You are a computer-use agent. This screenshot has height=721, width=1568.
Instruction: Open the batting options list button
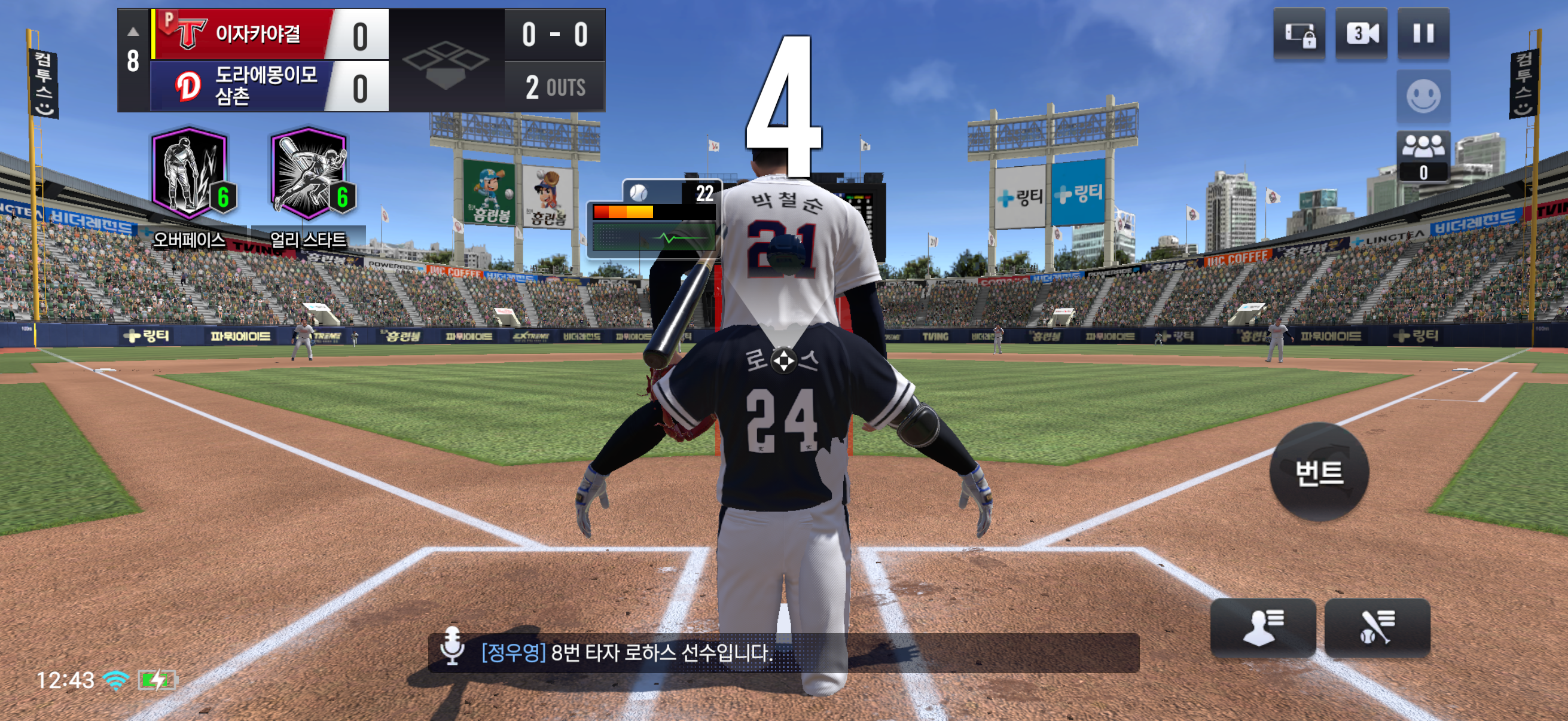coord(1377,627)
